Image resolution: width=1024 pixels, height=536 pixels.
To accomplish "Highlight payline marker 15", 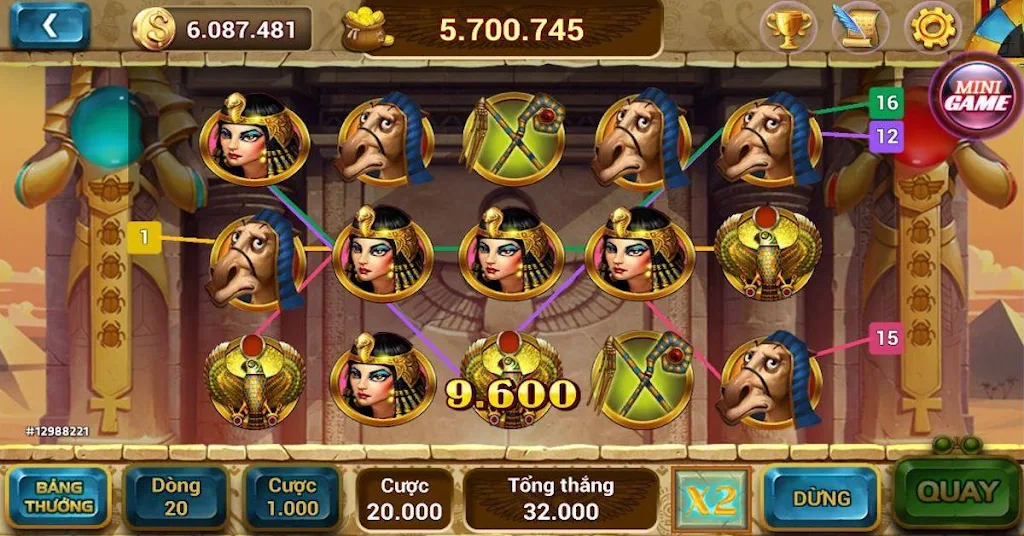I will point(886,338).
